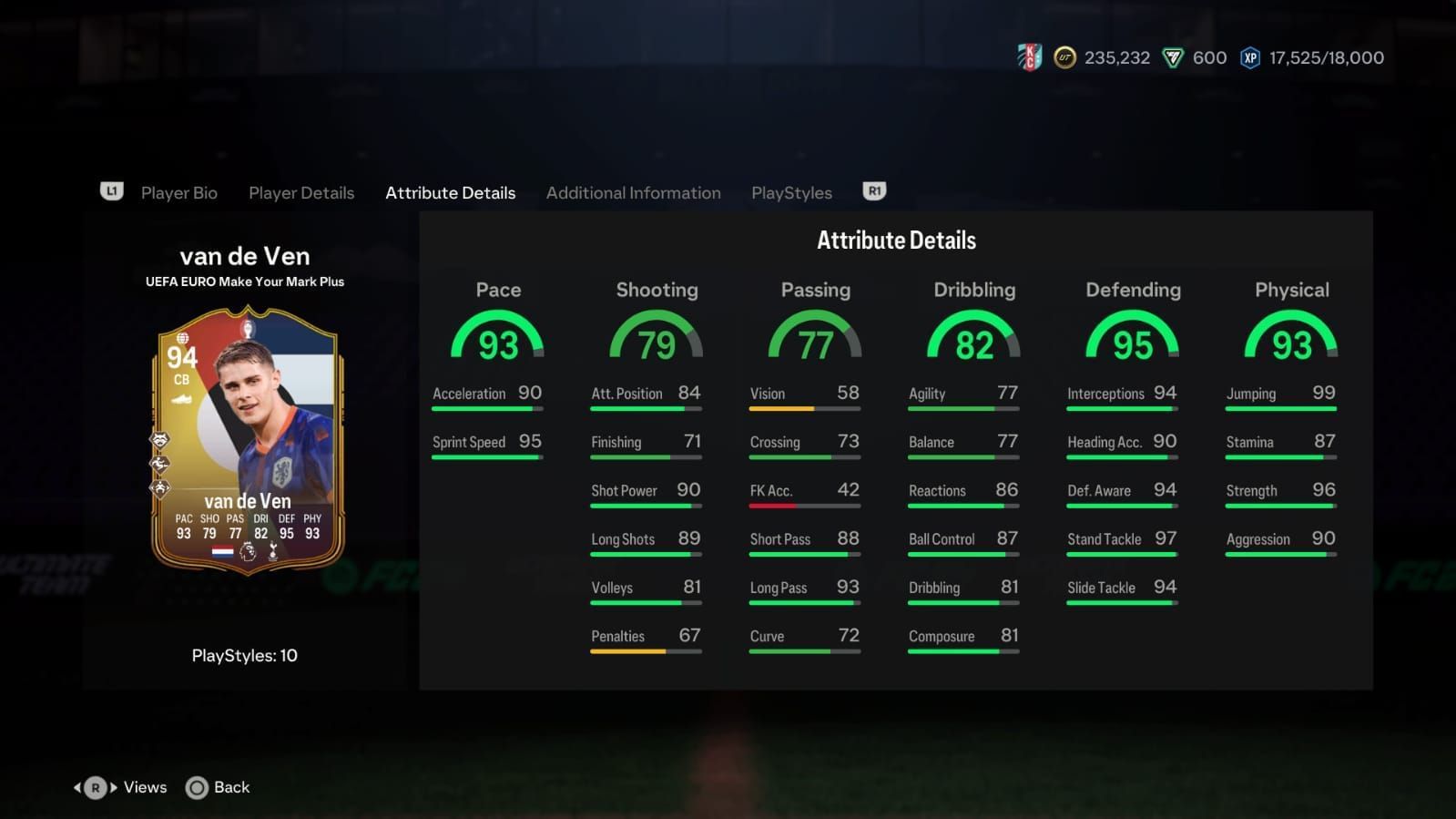Select the top PlayStyle badge on the card edge
Viewport: 1456px width, 819px height.
(161, 440)
